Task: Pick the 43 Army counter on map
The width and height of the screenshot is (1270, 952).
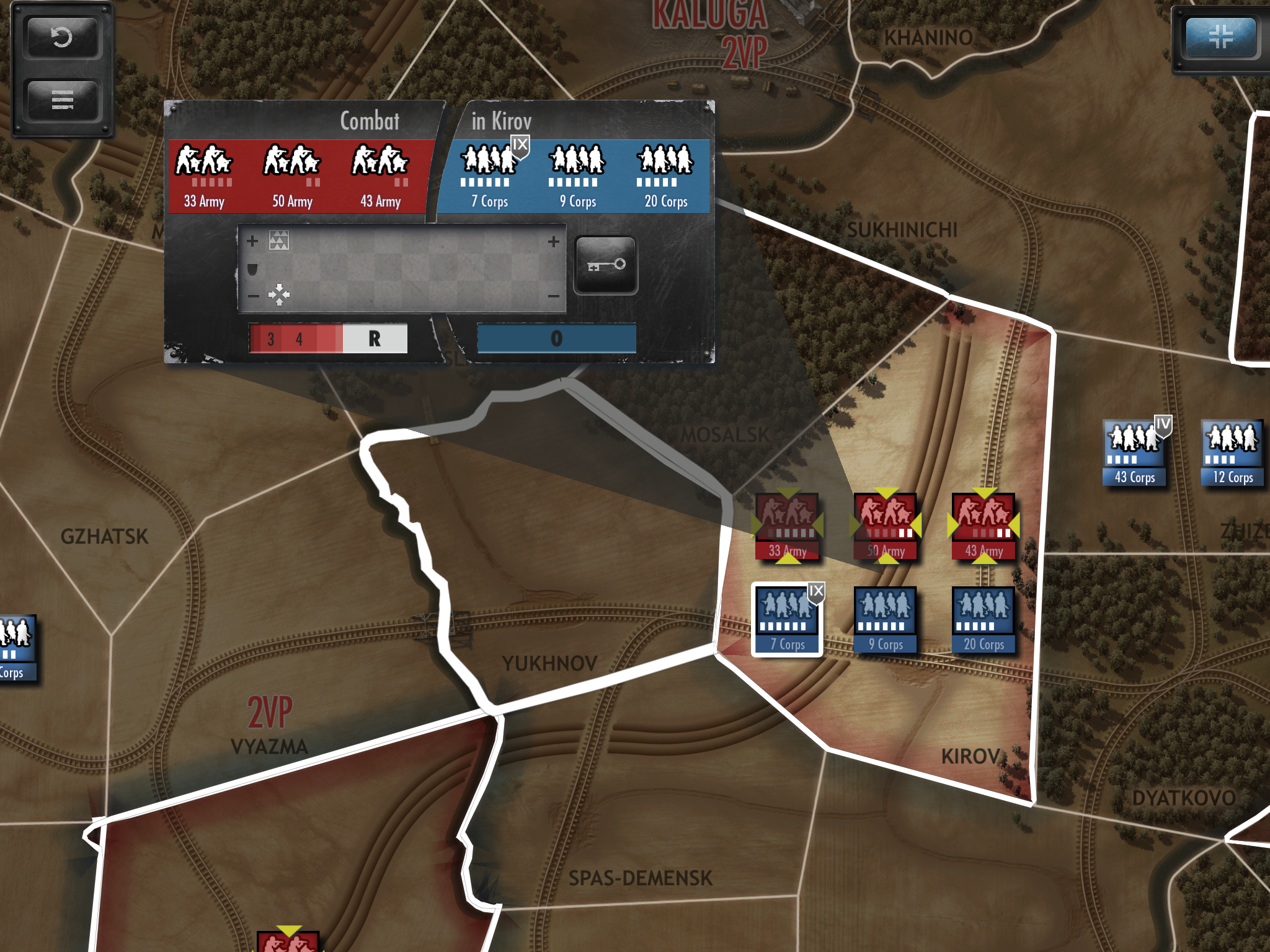Action: [x=984, y=526]
